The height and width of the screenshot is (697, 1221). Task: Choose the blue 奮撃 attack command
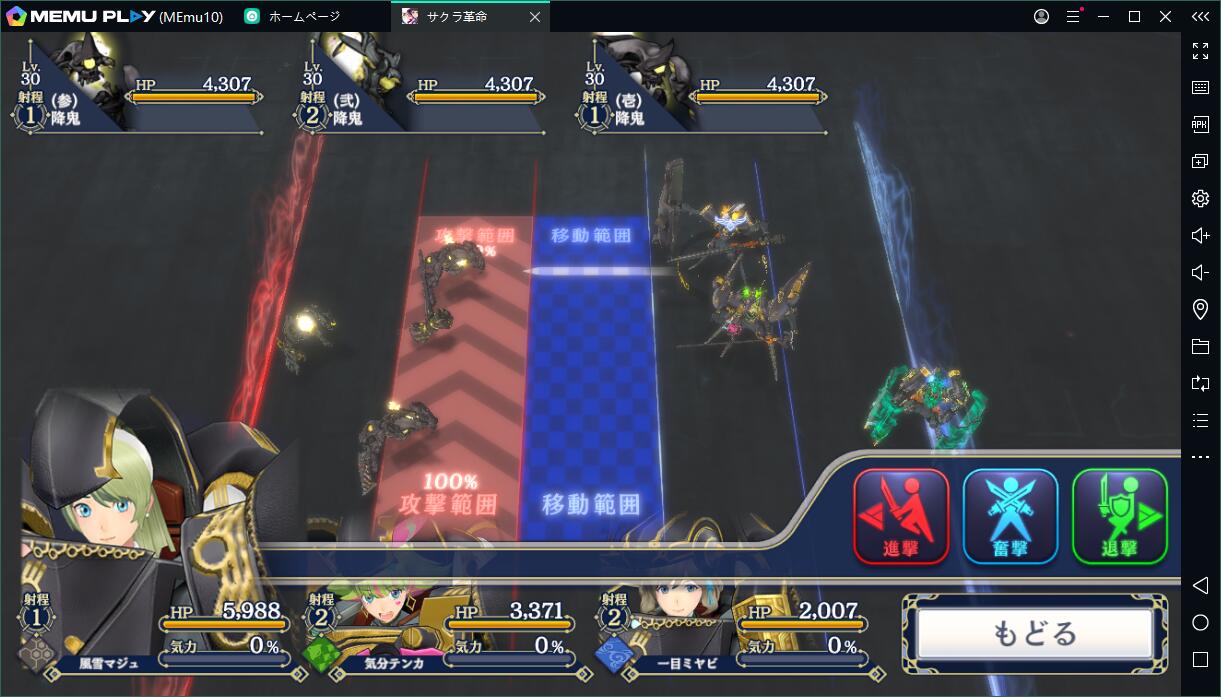click(1010, 516)
